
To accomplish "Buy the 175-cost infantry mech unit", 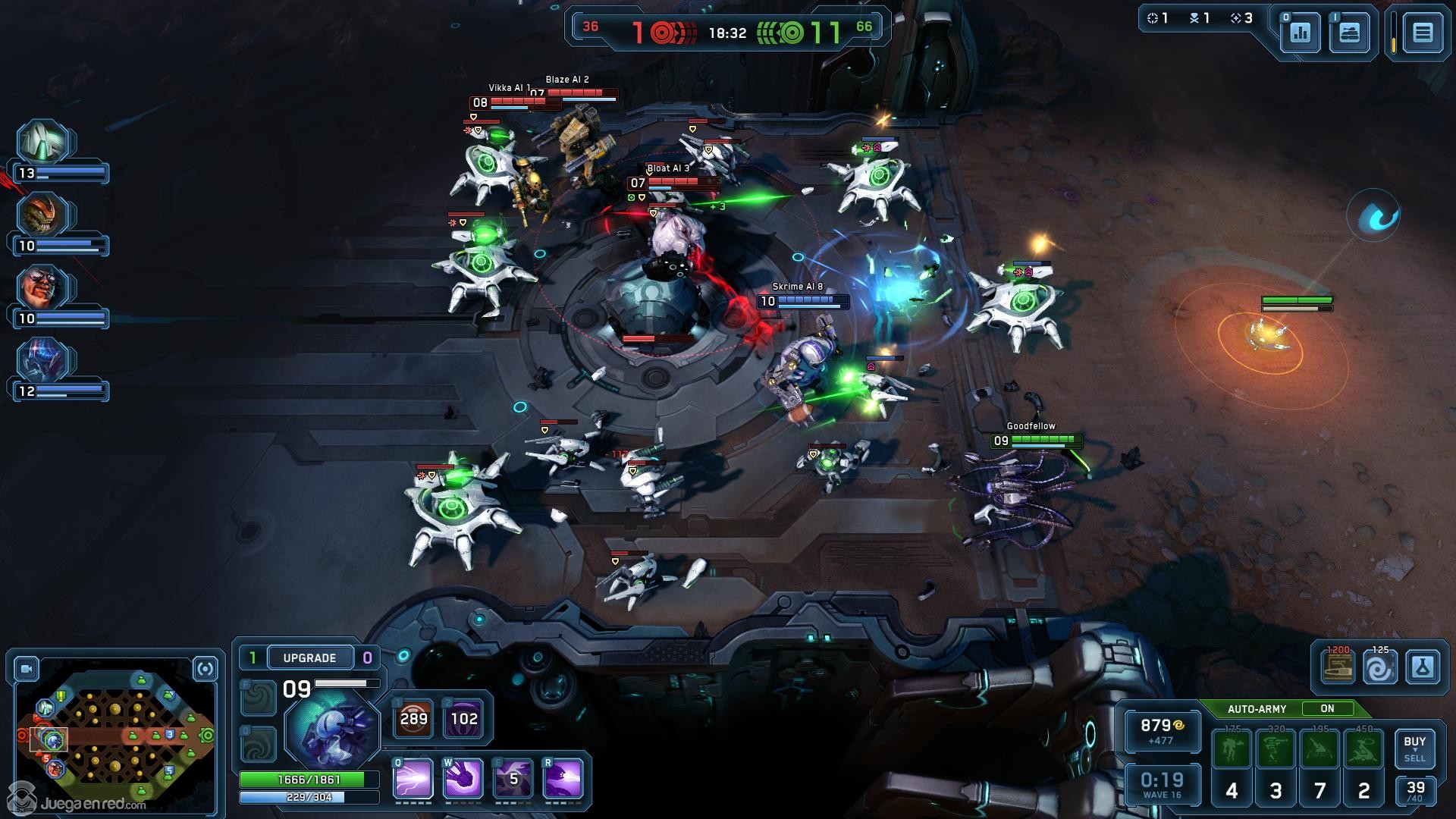I will point(1232,750).
